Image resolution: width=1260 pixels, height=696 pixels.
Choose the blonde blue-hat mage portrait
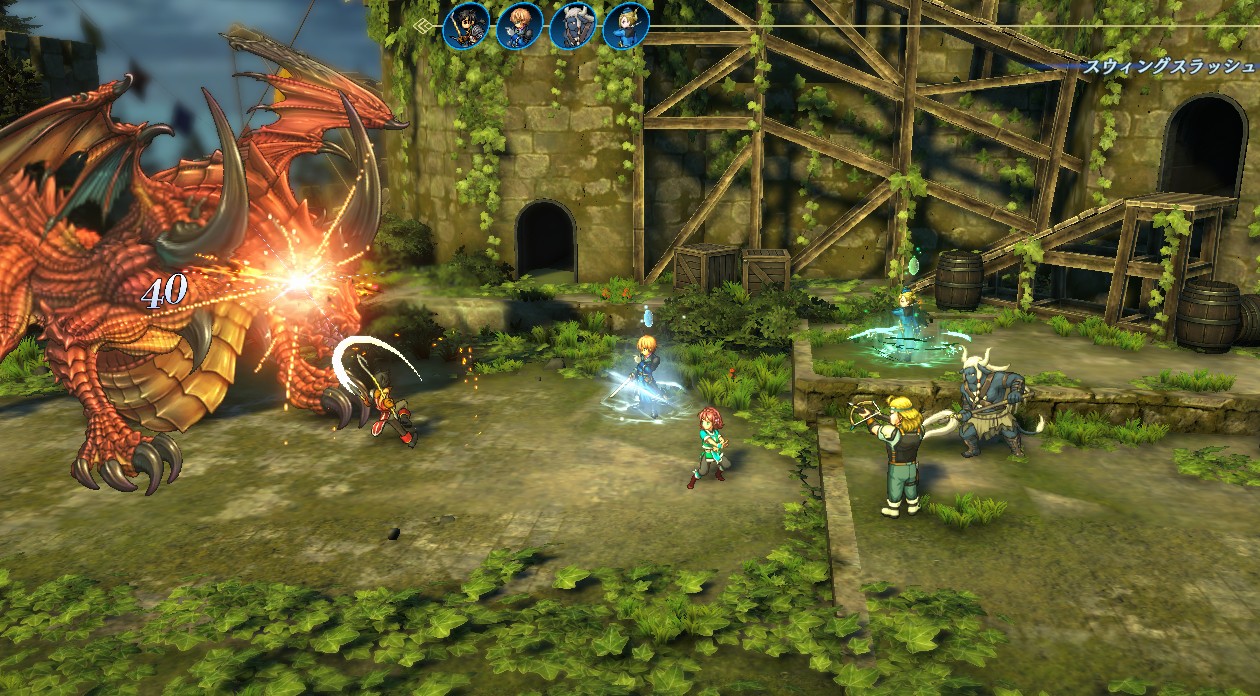(626, 26)
